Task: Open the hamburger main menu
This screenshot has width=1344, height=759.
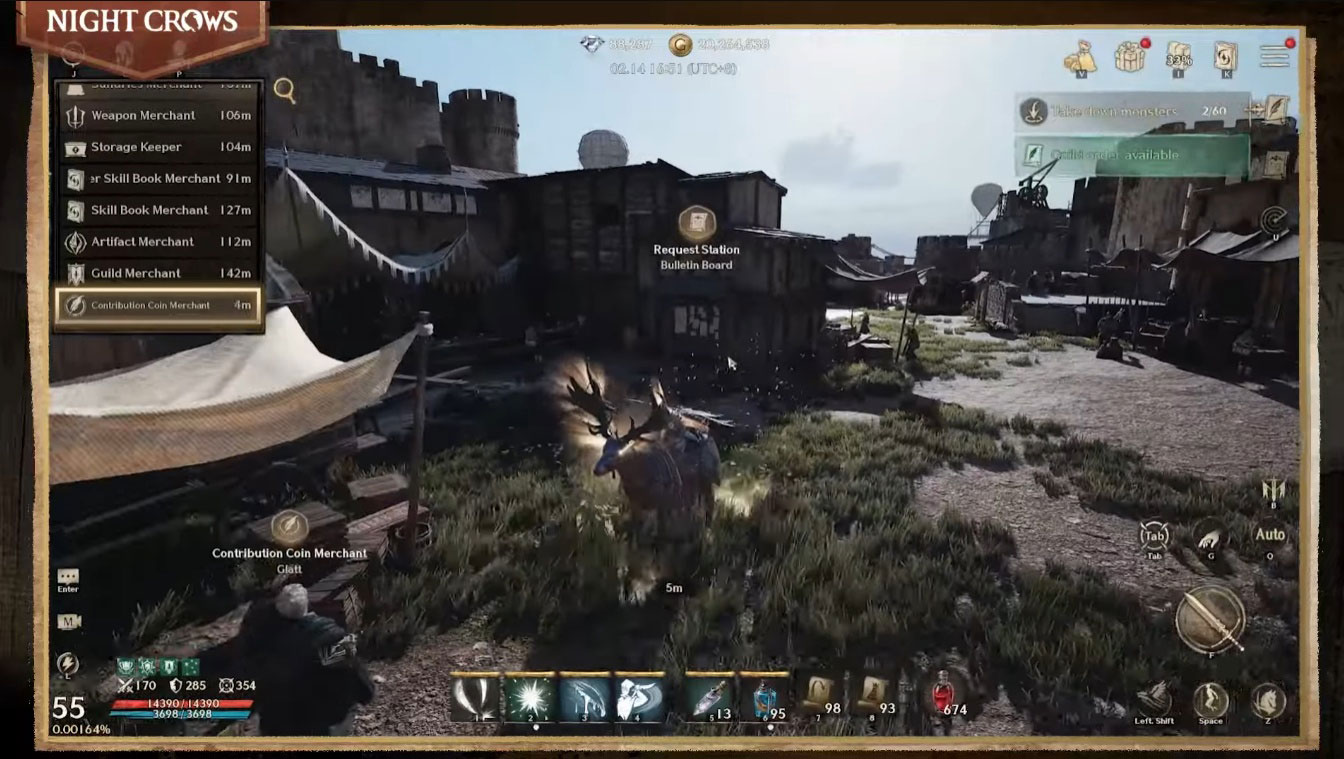Action: point(1274,57)
